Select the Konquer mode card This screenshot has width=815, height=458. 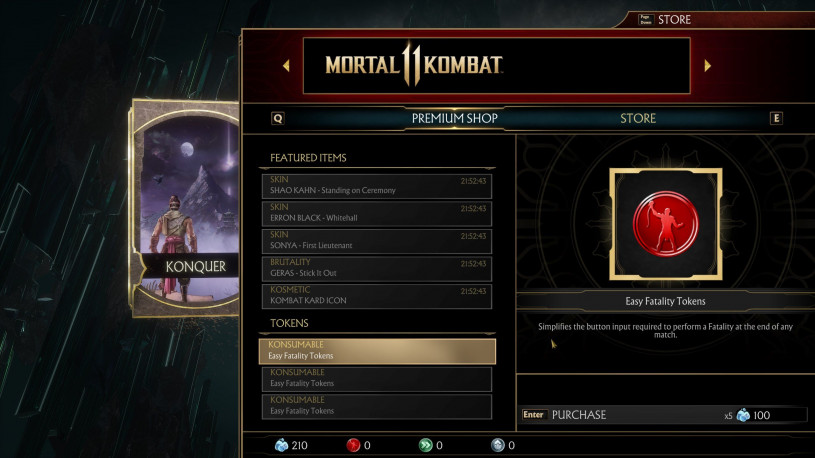[x=186, y=208]
